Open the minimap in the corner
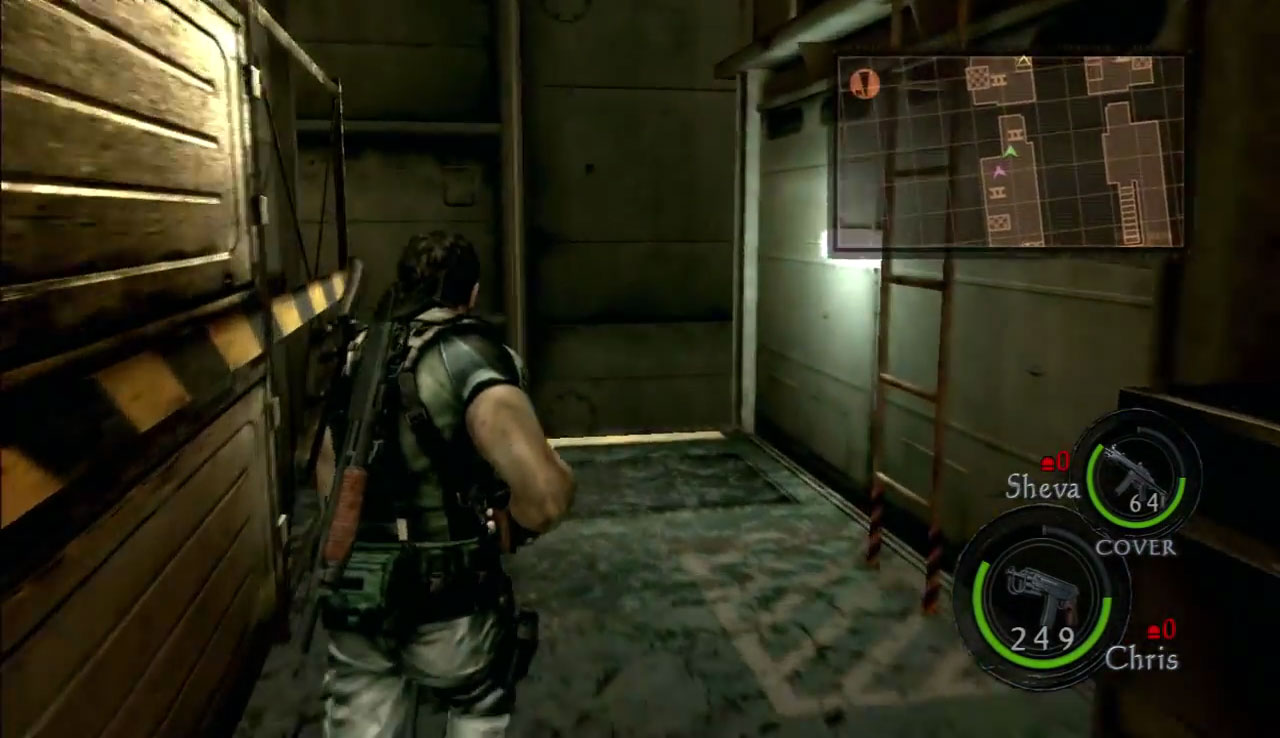The image size is (1280, 738). [1010, 151]
